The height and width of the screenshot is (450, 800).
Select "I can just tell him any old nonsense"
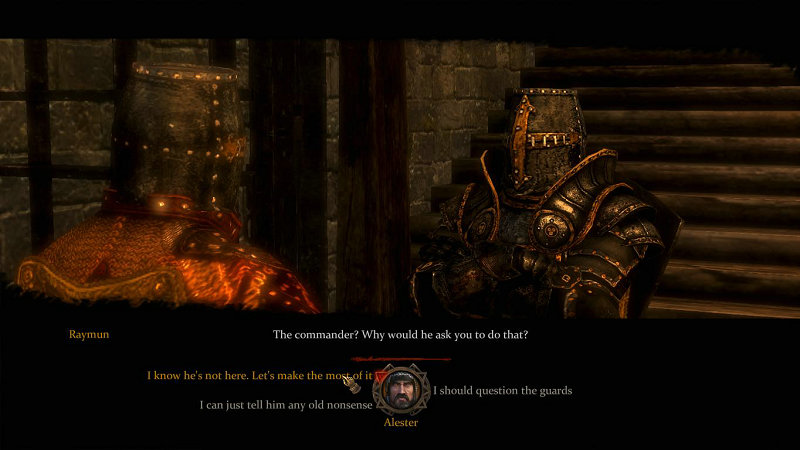[286, 405]
